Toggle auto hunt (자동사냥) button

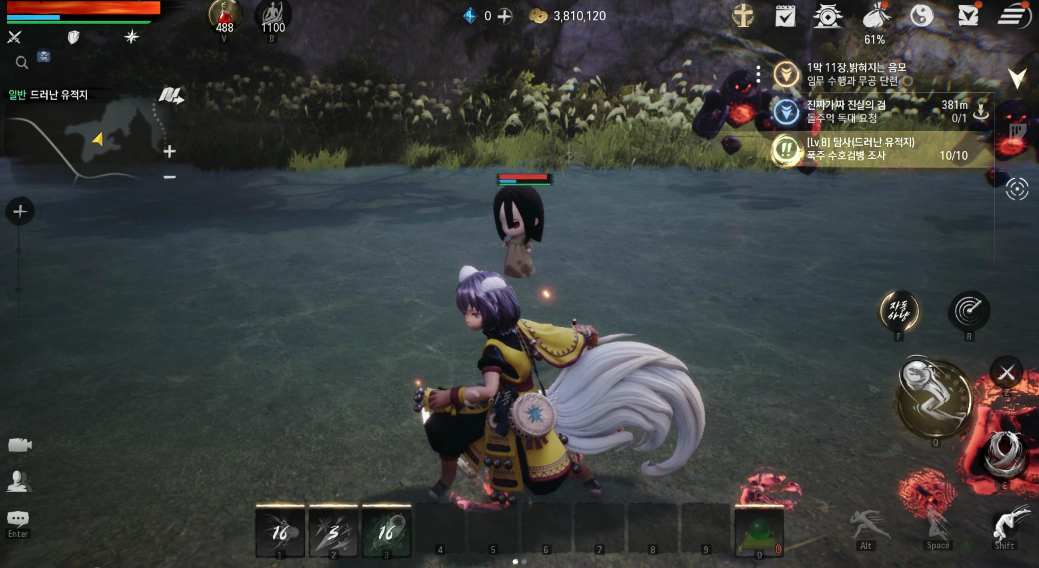(898, 311)
